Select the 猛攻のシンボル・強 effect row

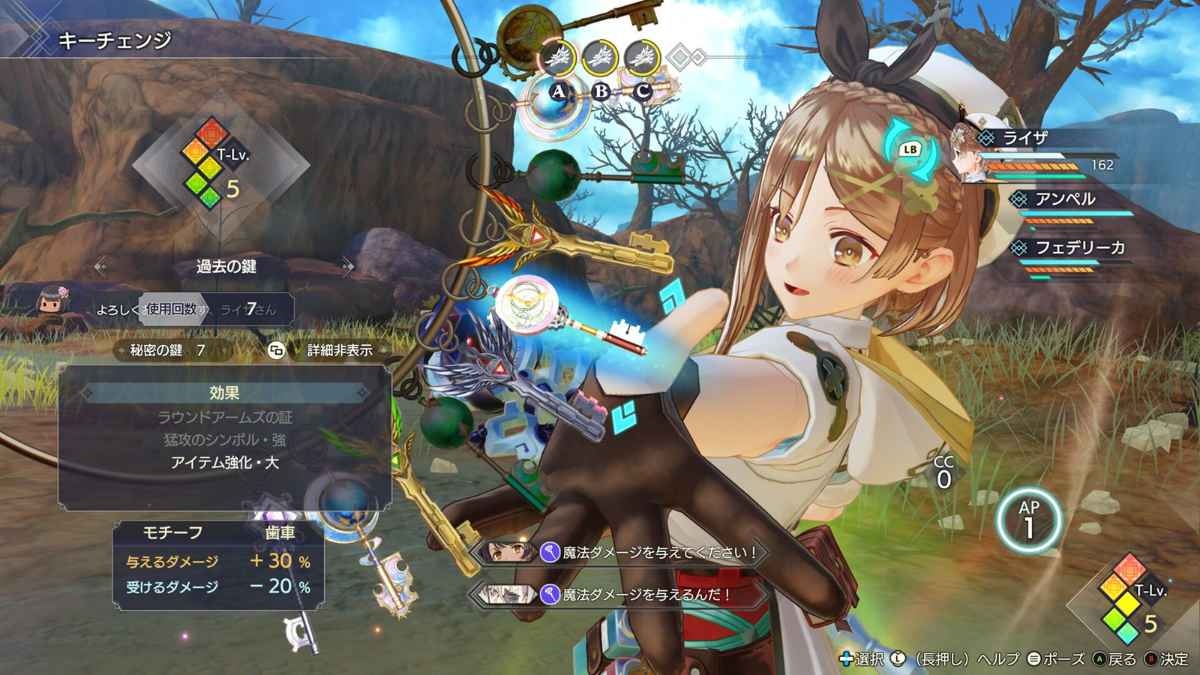(223, 439)
